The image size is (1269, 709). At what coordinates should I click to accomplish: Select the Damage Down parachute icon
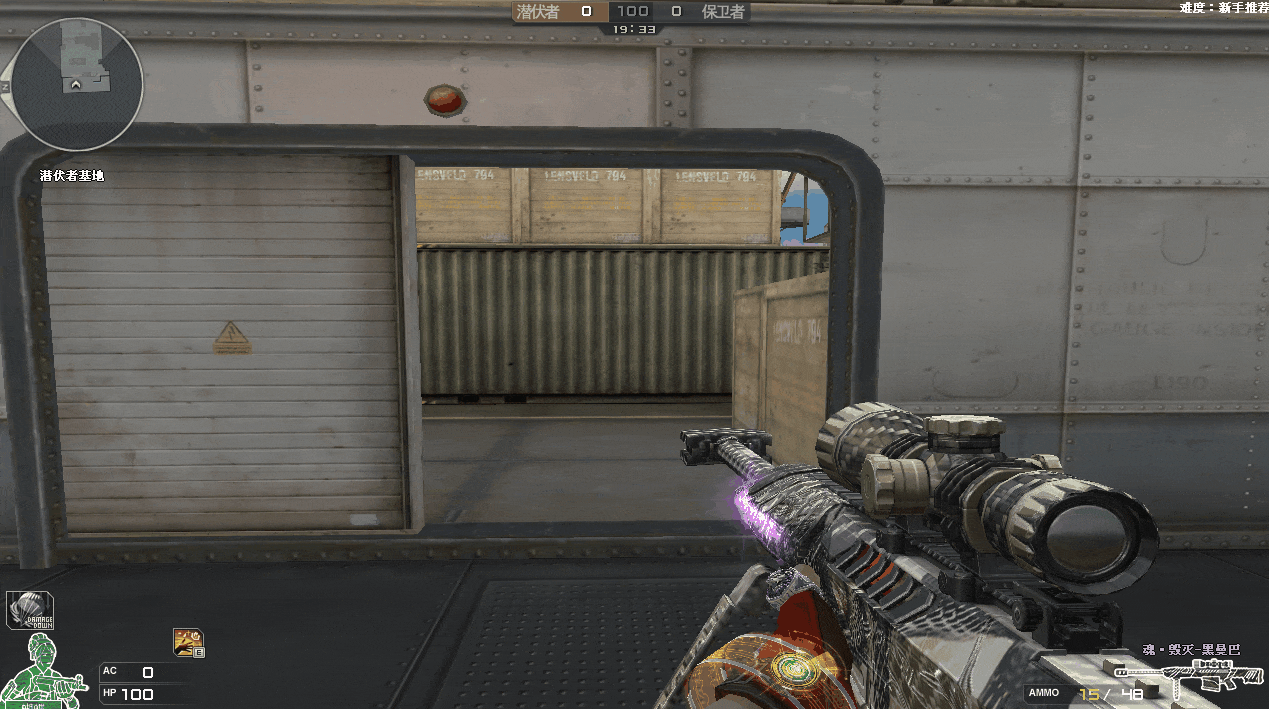30,610
